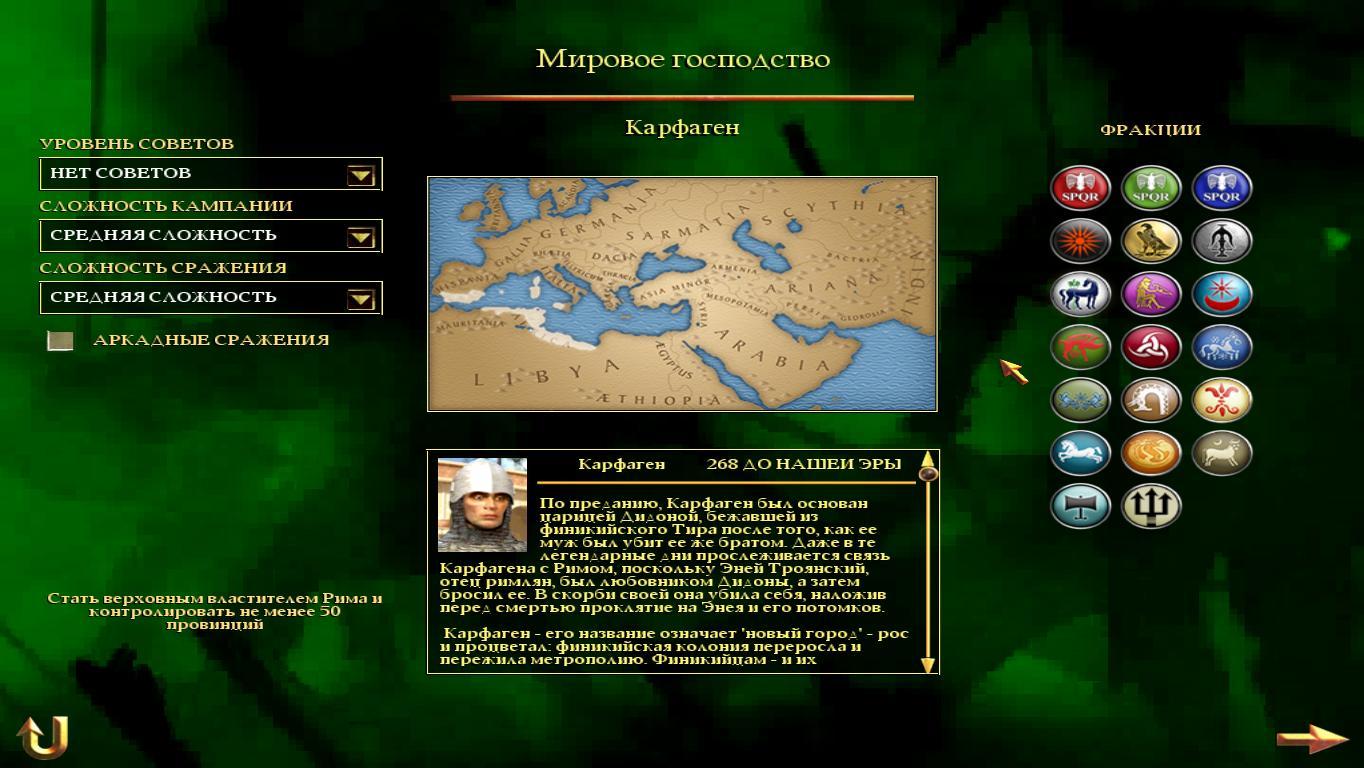Select the blue SPQR faction emblem
Viewport: 1364px width, 768px height.
tap(1221, 188)
